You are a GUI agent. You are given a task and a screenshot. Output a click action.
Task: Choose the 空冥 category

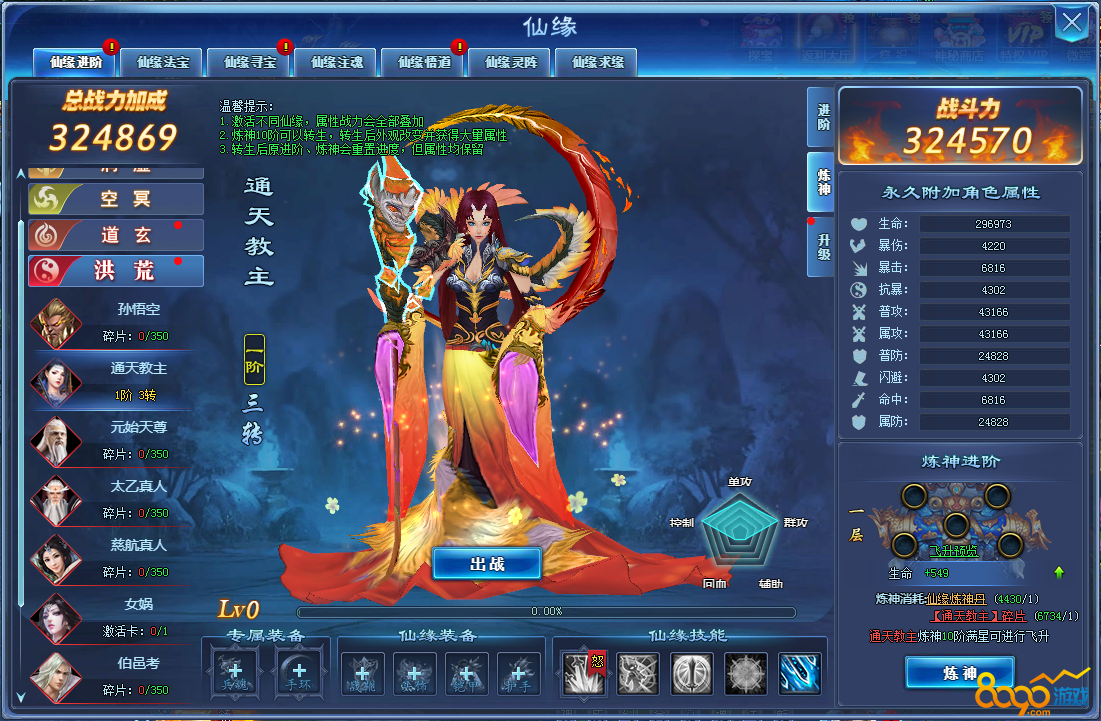(116, 199)
